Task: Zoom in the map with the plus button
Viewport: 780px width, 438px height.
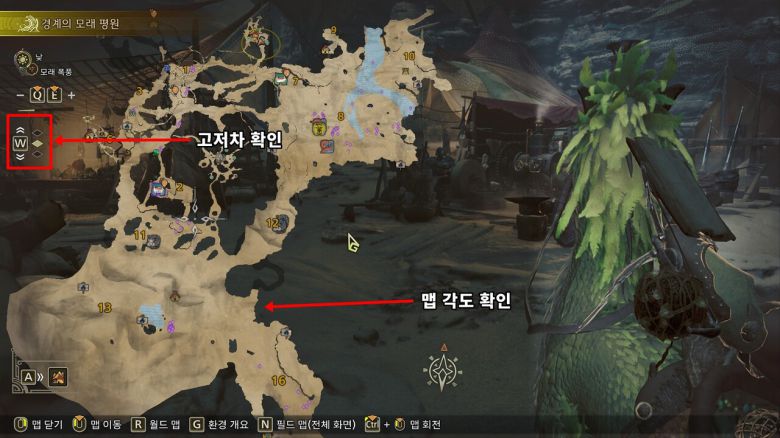Action: [x=71, y=95]
